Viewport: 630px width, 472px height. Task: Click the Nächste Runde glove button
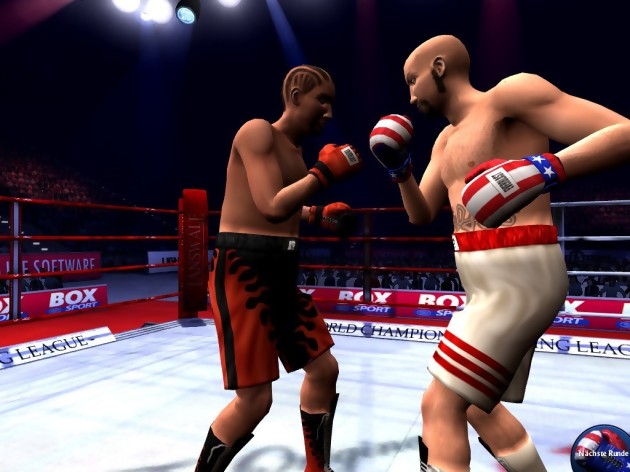tap(602, 449)
